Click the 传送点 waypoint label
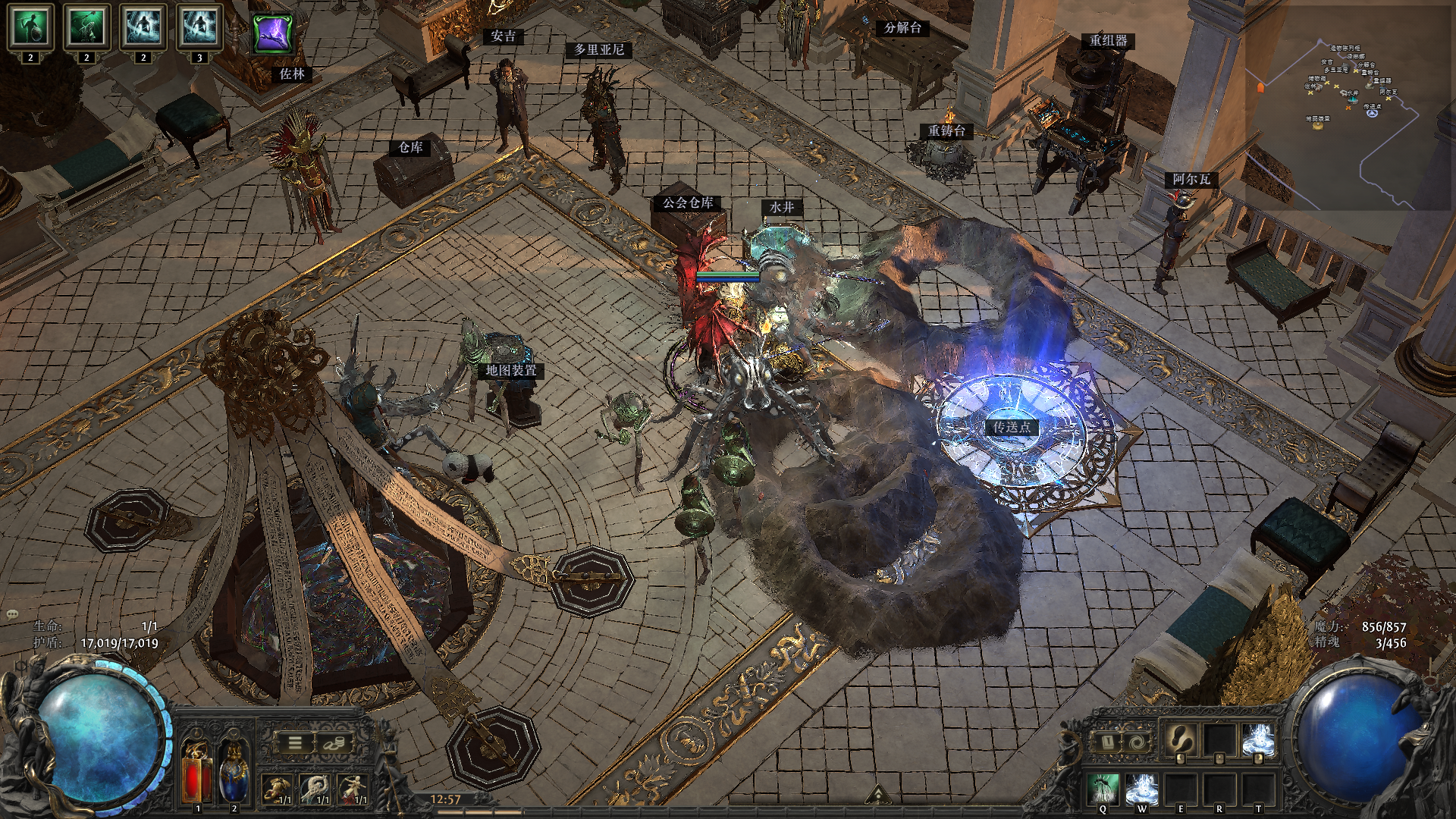Image resolution: width=1456 pixels, height=819 pixels. point(1012,427)
